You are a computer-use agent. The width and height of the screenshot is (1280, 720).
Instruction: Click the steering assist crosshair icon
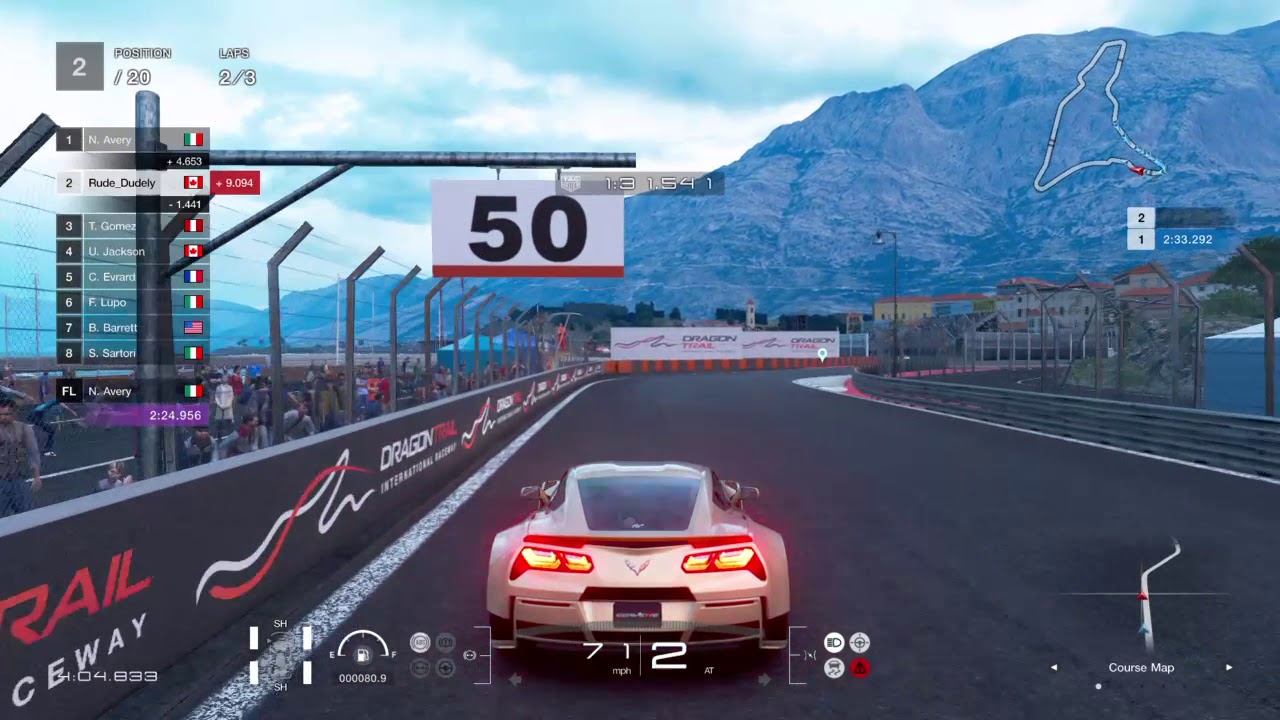click(x=860, y=642)
